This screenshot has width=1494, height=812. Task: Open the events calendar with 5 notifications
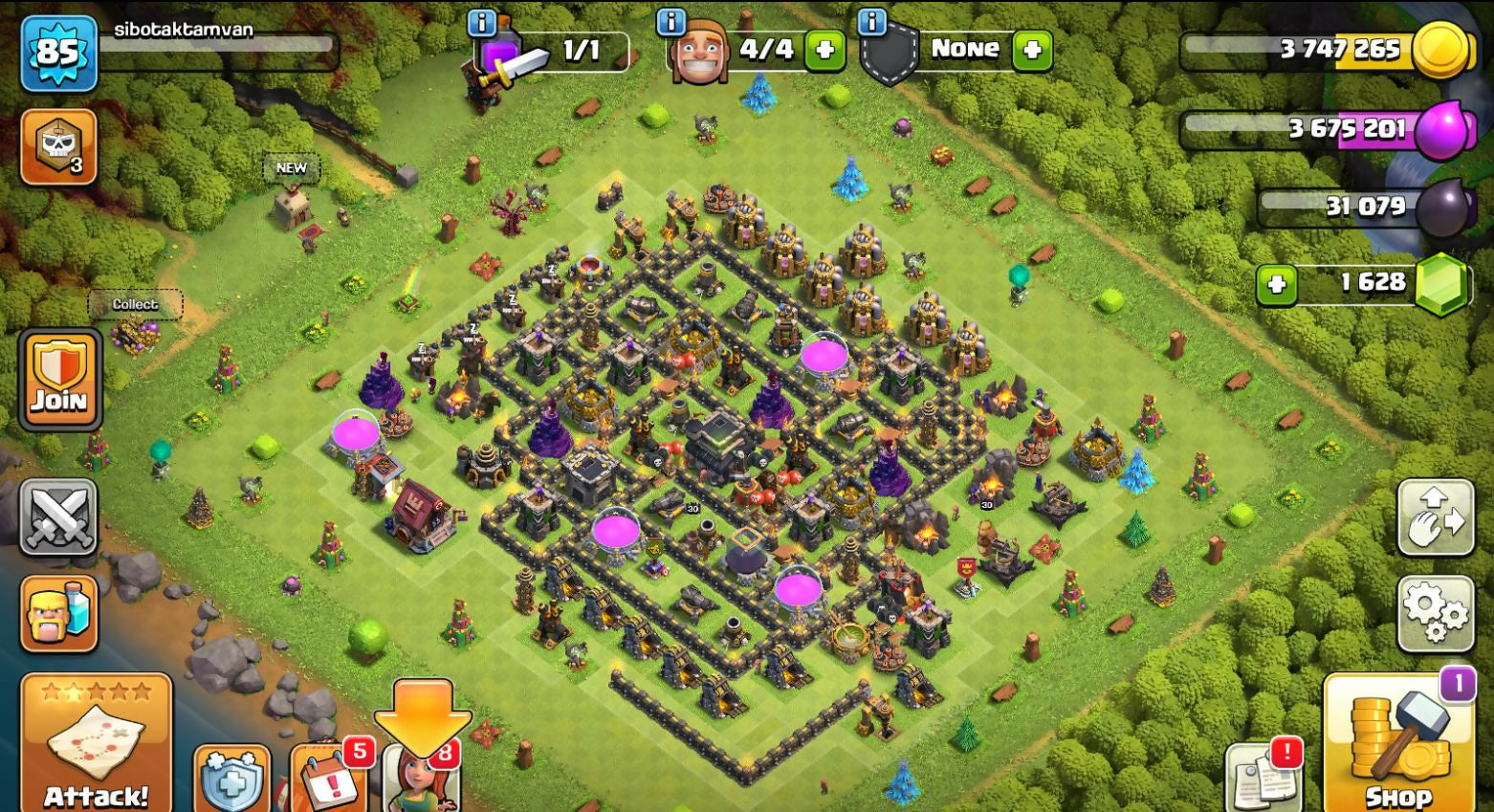coord(330,779)
